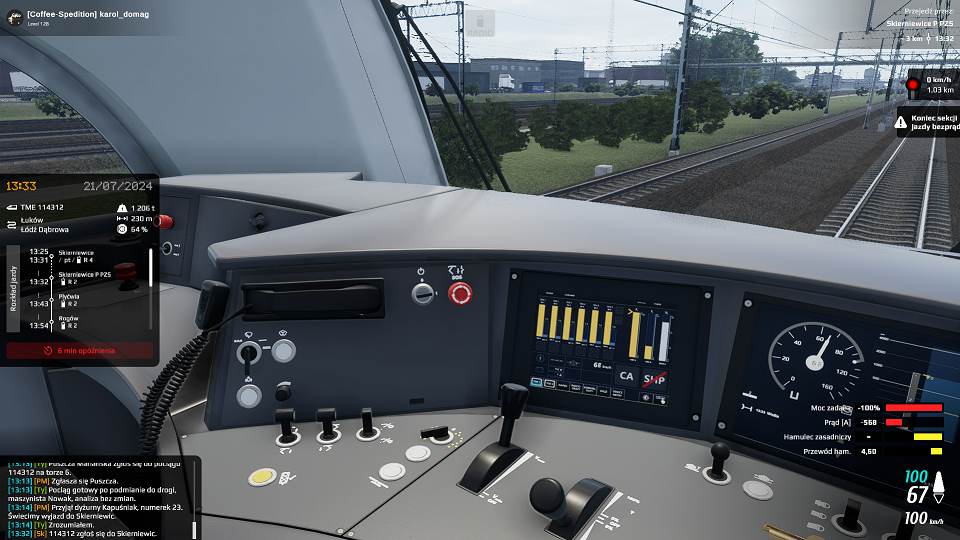Click the chat log scrollbar
960x540 pixels.
[194, 498]
